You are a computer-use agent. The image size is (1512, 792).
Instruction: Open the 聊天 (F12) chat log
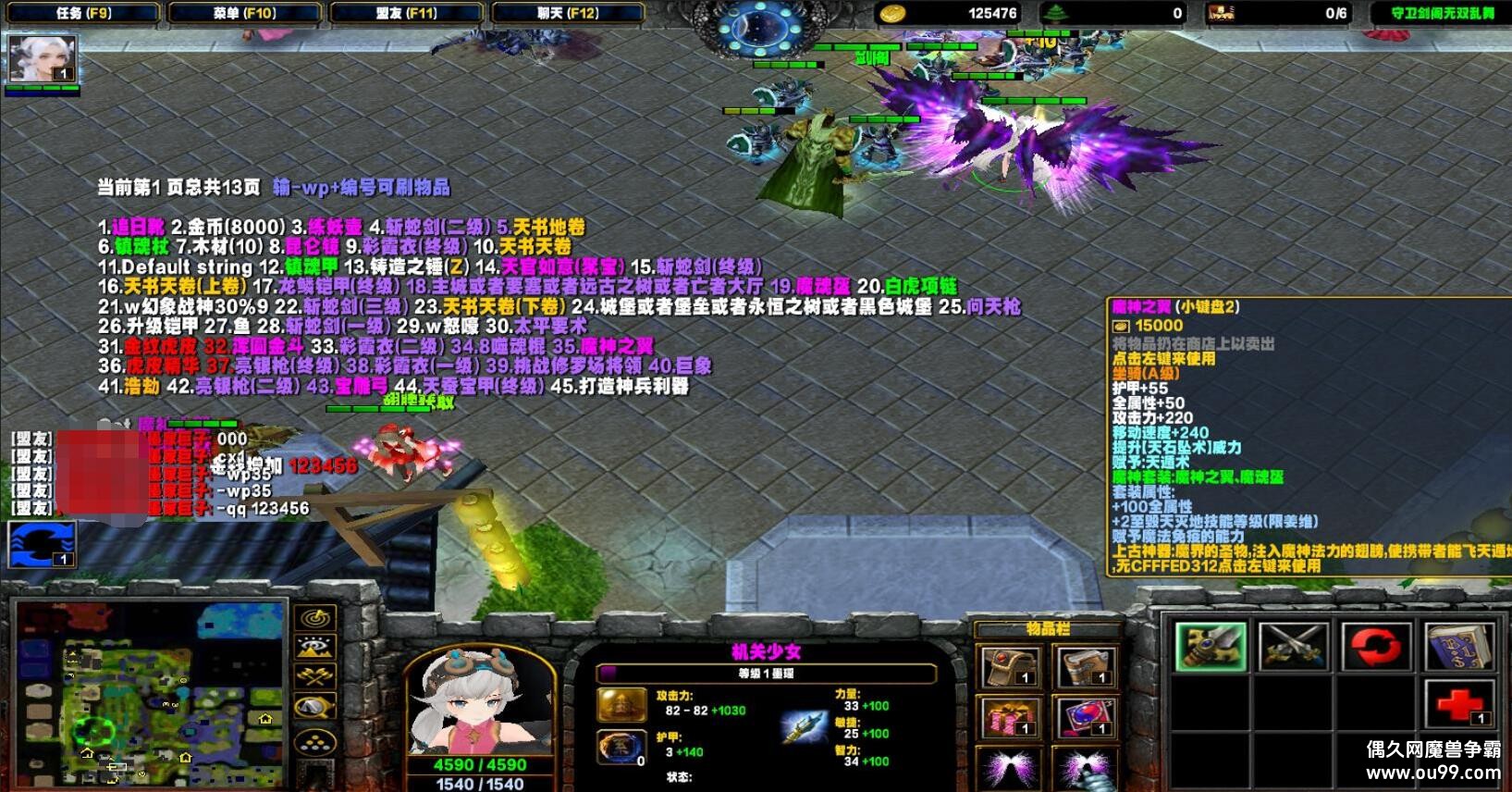pyautogui.click(x=568, y=13)
